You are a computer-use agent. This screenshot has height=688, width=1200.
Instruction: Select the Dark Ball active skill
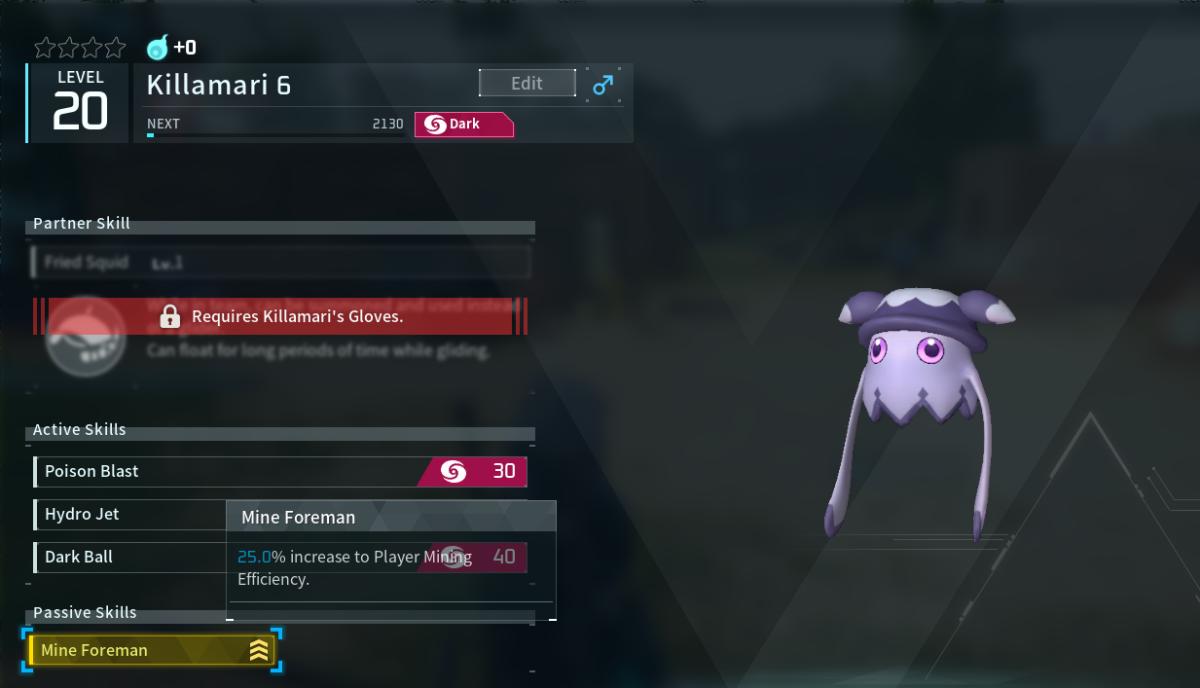click(x=130, y=557)
